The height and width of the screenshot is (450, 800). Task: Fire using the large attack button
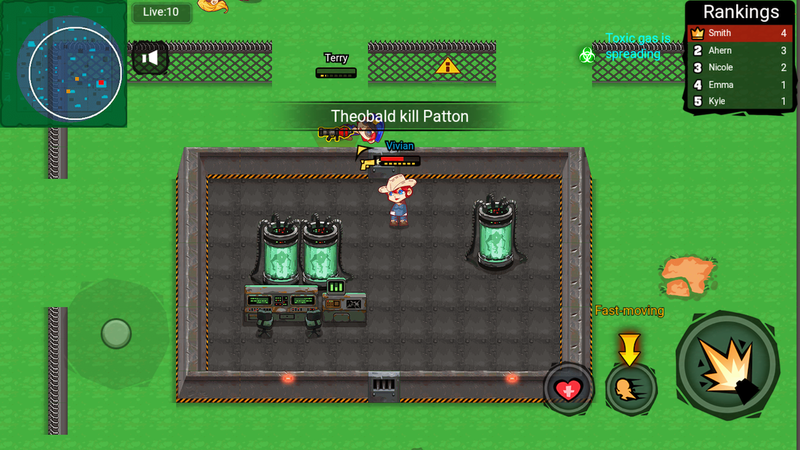coord(727,363)
